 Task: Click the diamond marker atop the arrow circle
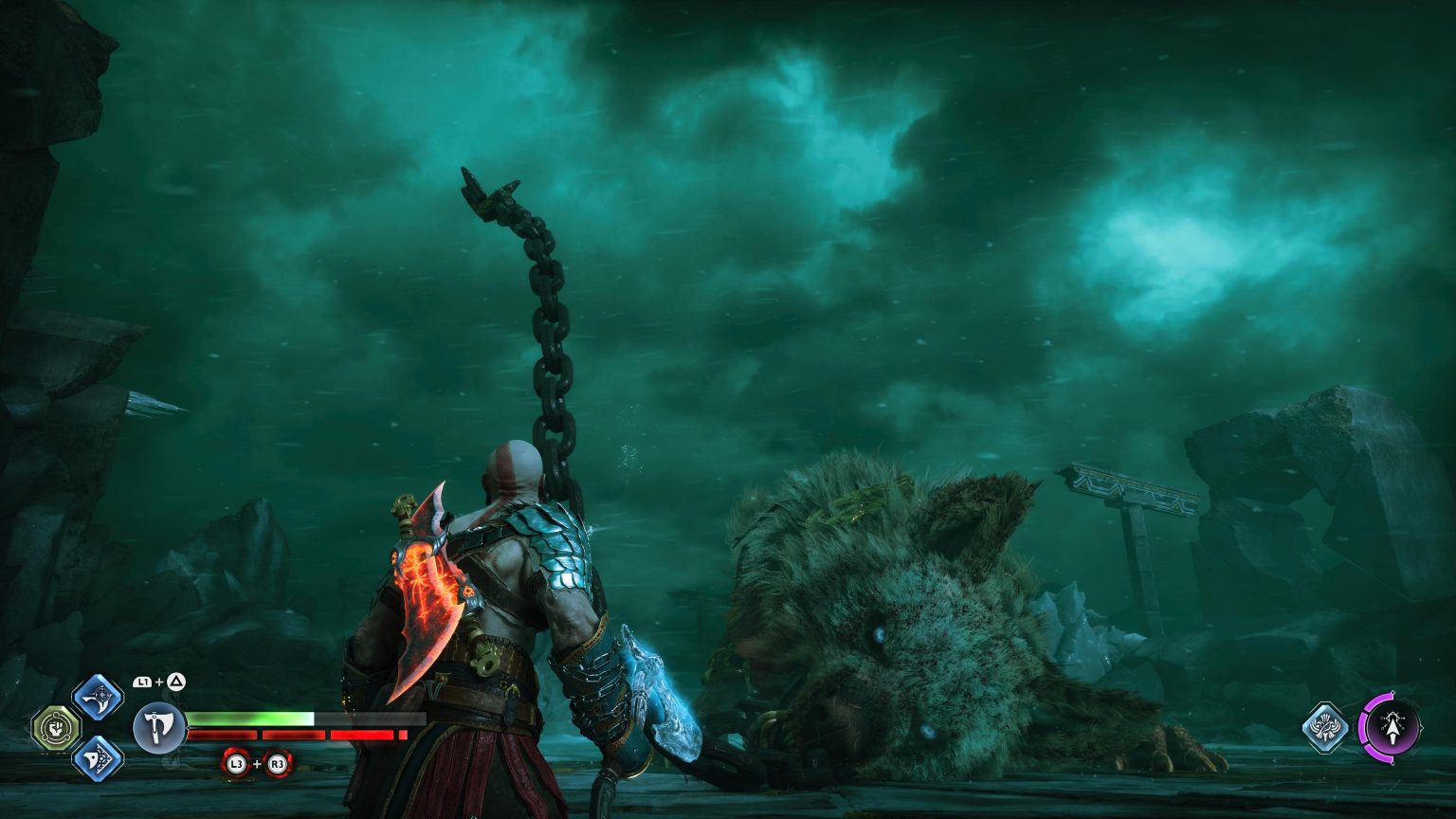(1393, 692)
